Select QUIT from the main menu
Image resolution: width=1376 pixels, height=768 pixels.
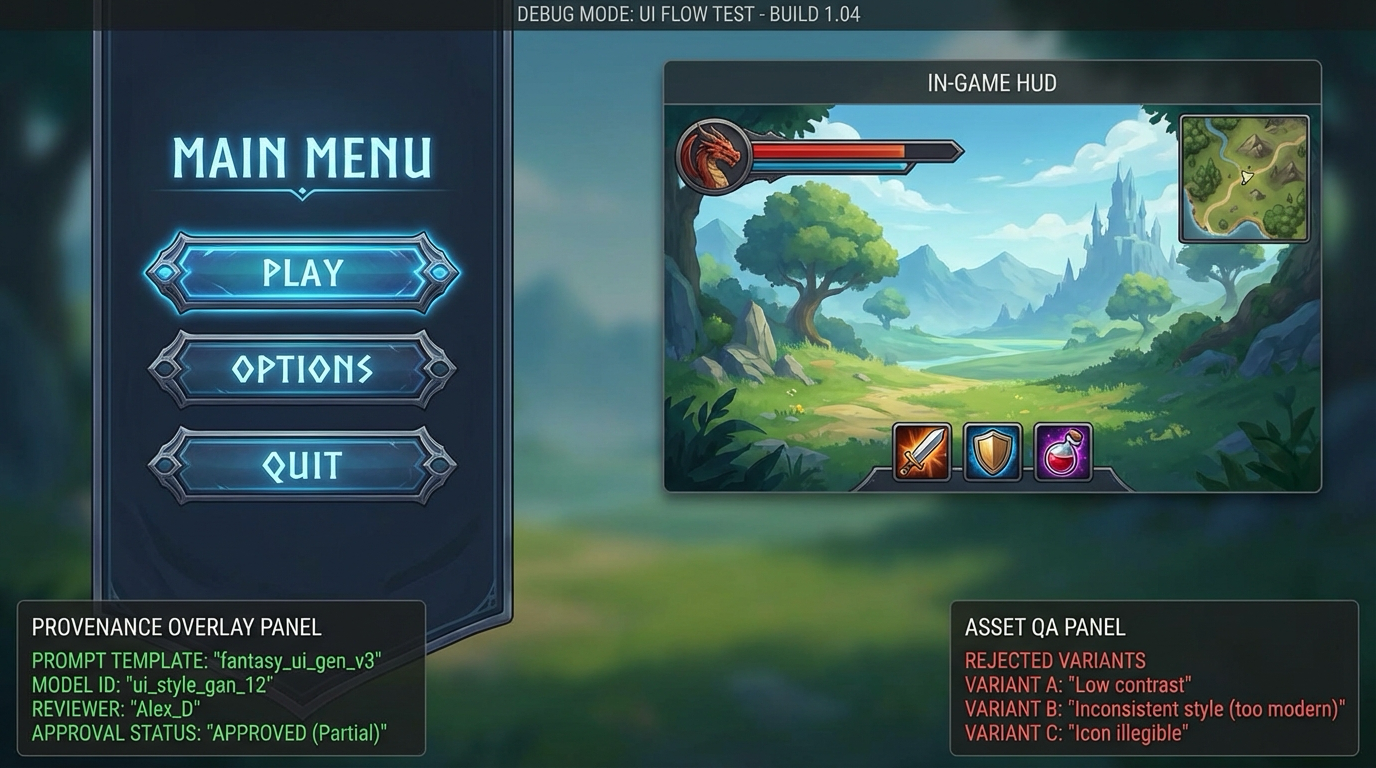[301, 464]
